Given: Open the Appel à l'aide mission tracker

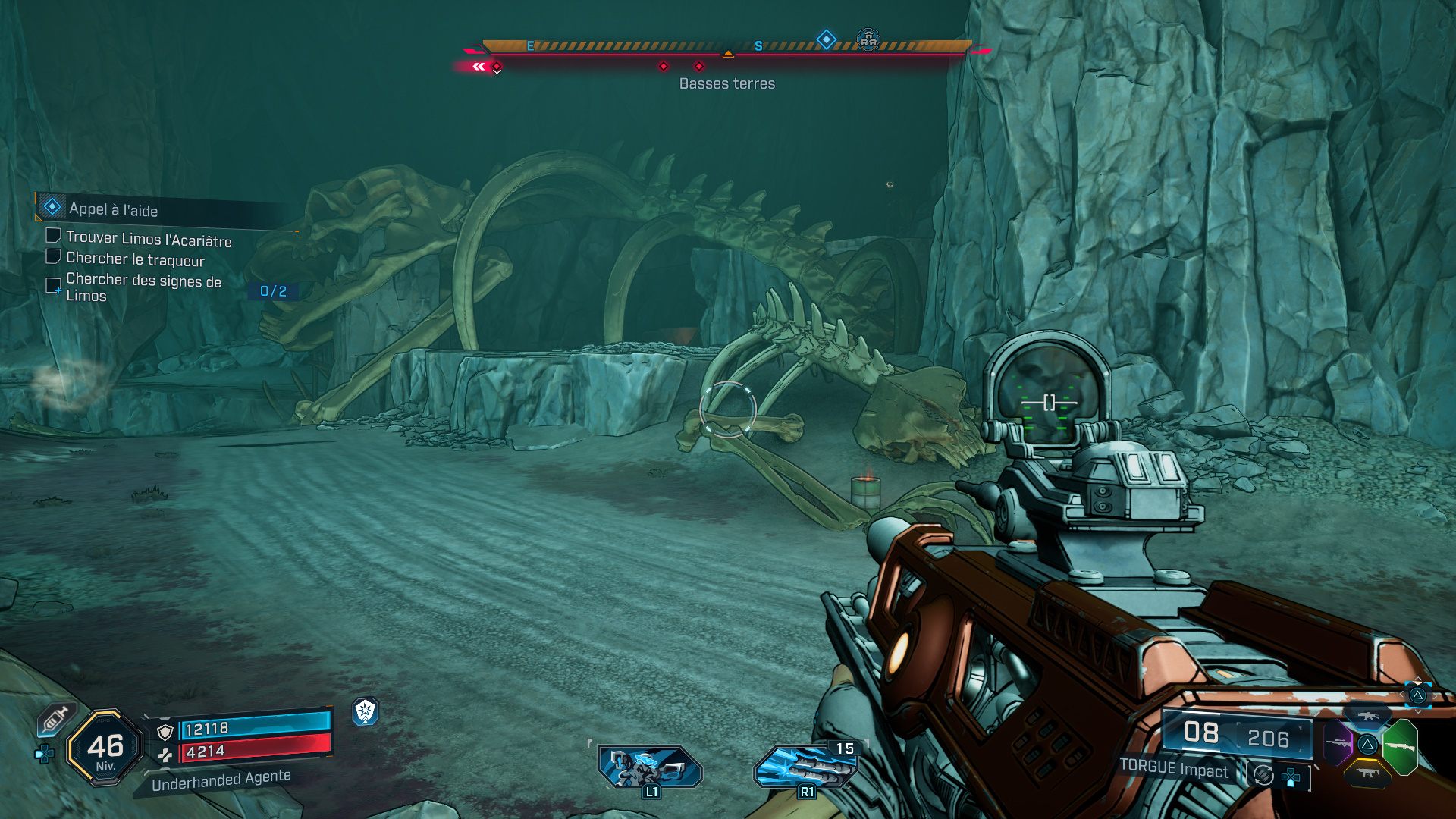Looking at the screenshot, I should coord(114,209).
